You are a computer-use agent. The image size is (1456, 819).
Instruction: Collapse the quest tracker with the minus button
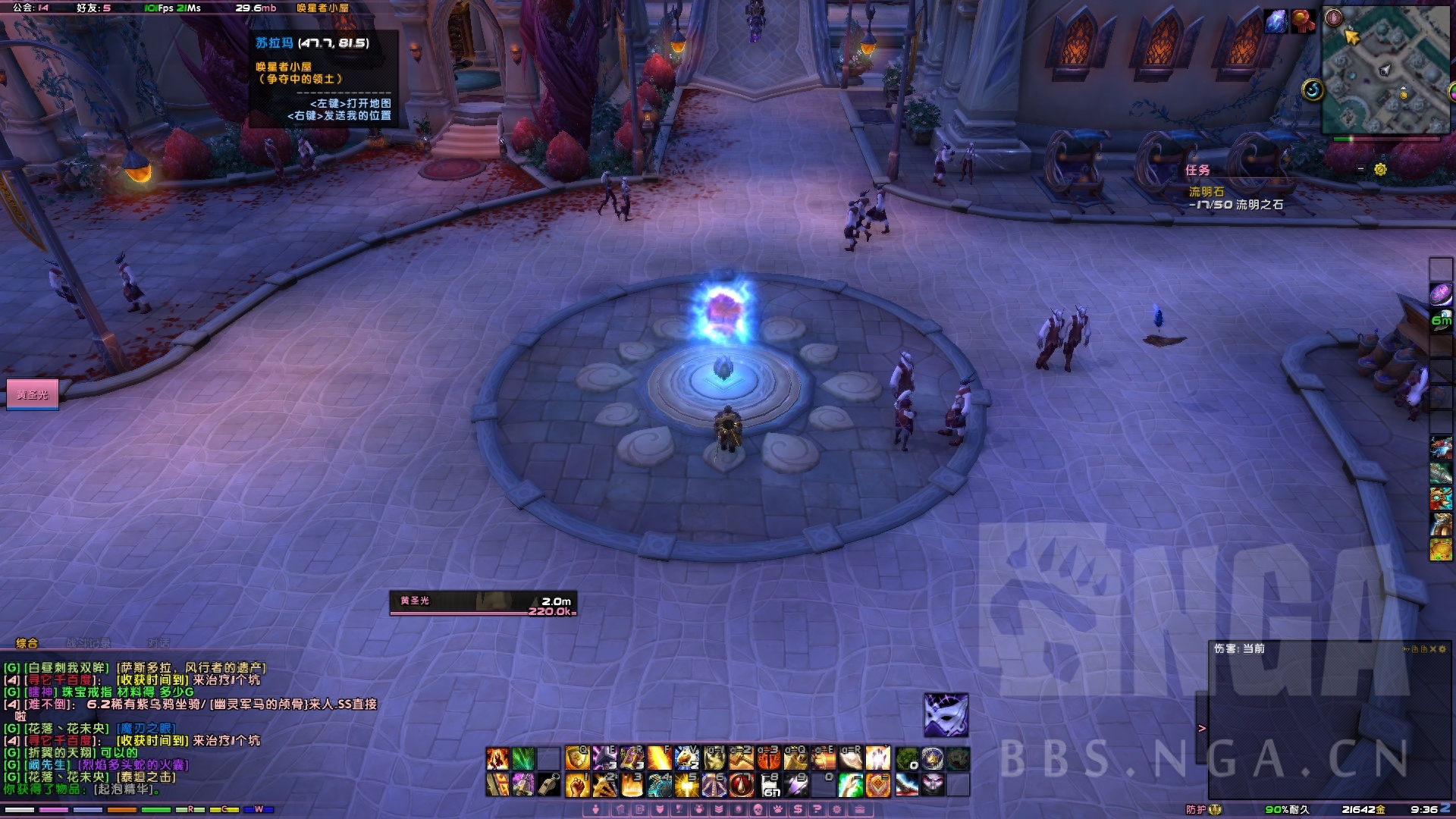[1360, 169]
